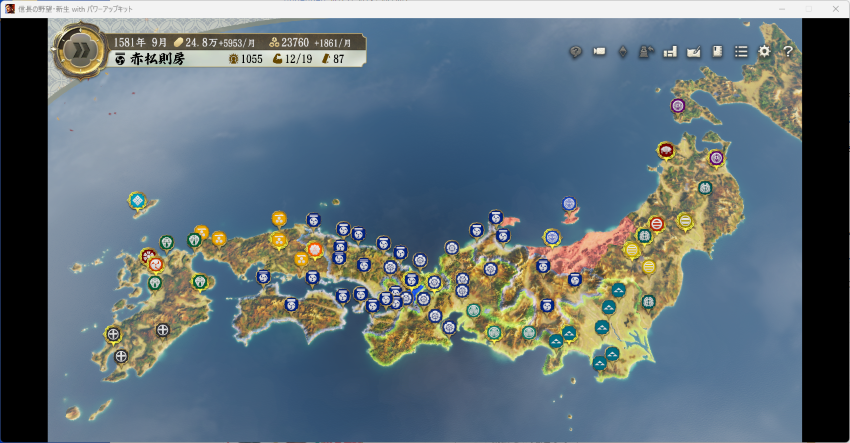This screenshot has height=443, width=850.
Task: Advance time with the fast-forward emblem button
Action: [x=76, y=51]
